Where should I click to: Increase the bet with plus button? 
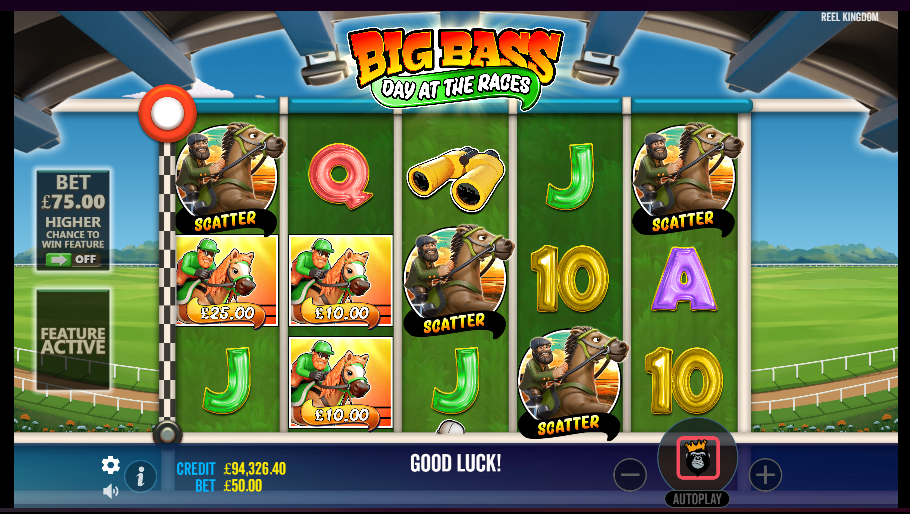tap(765, 475)
